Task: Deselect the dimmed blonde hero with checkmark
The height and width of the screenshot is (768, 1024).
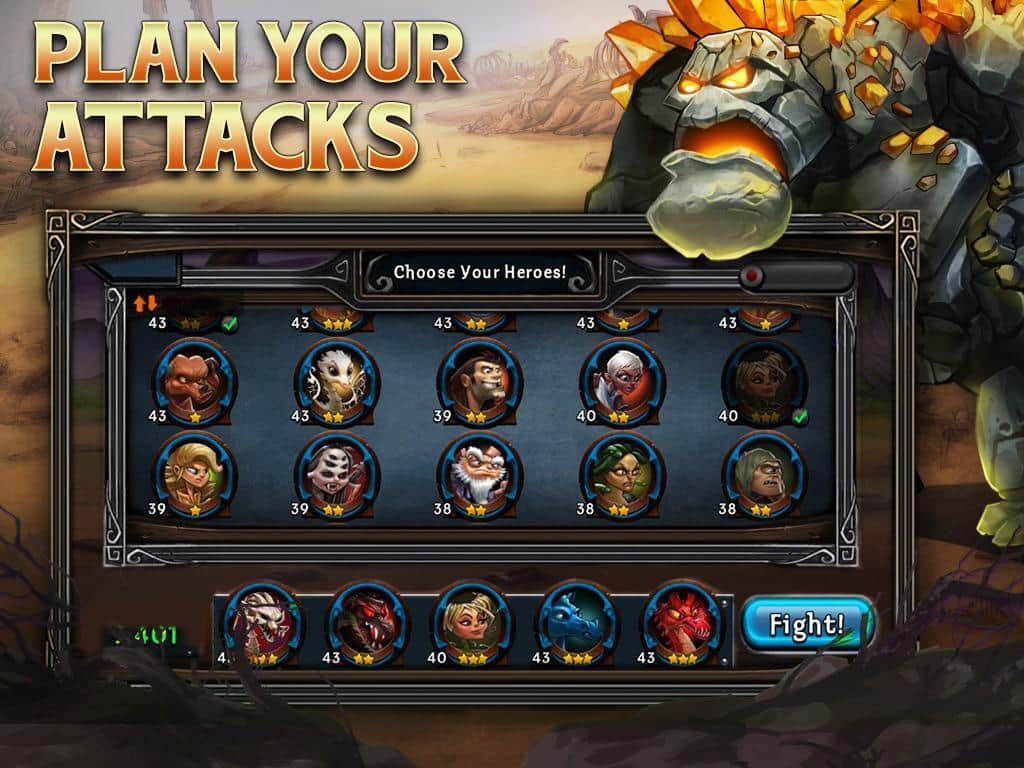Action: point(765,379)
